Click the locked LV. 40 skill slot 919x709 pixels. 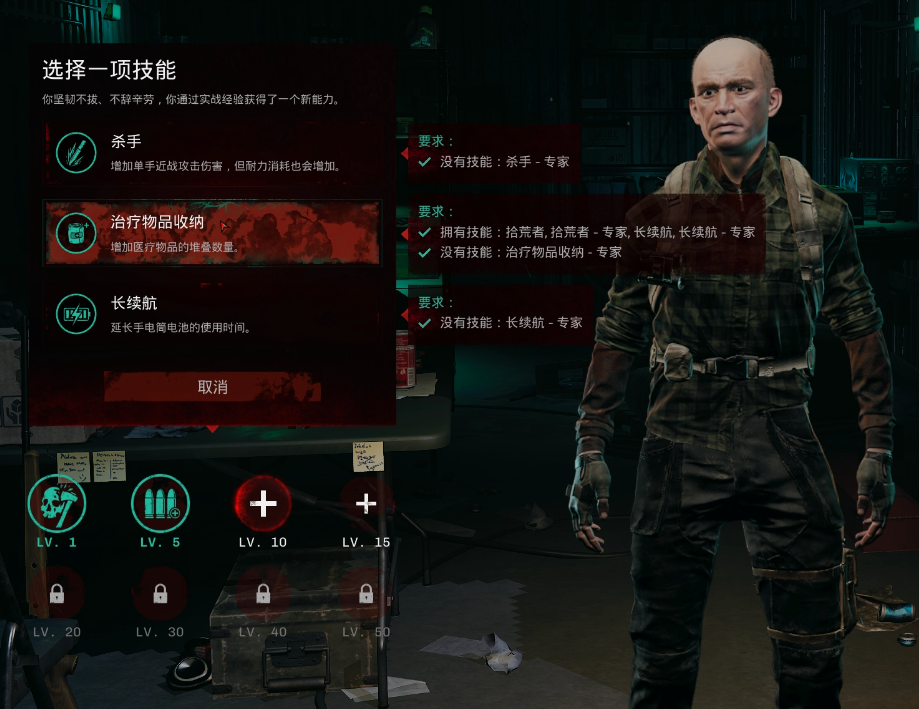263,594
